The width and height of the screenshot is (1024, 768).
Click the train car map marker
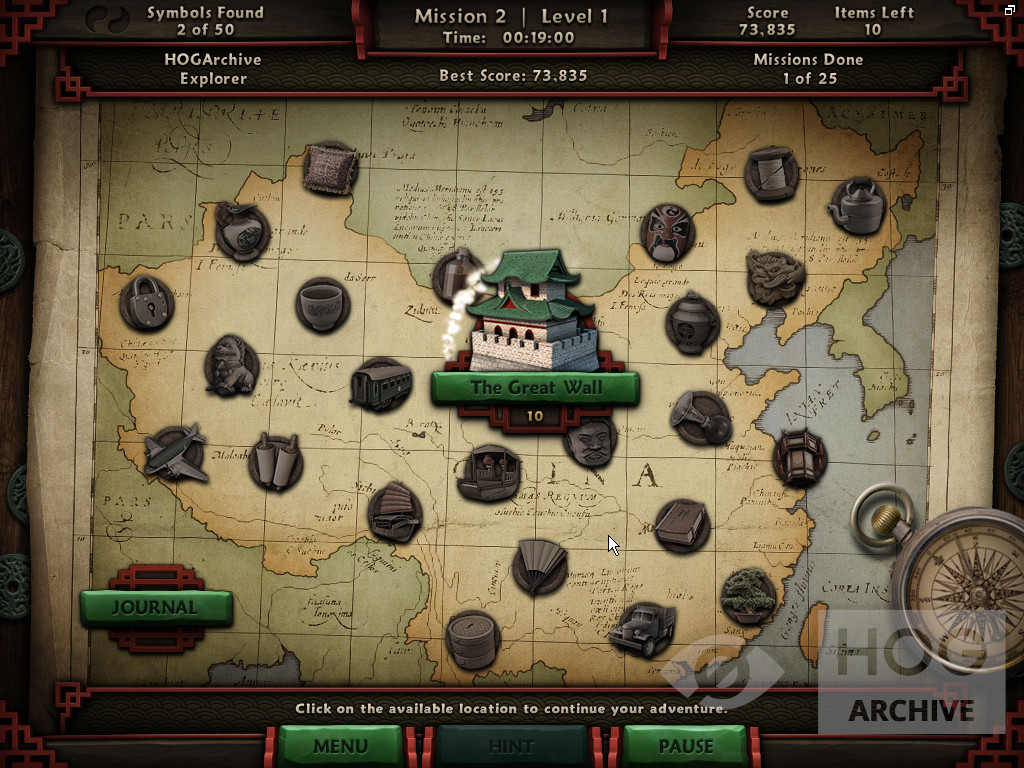(x=381, y=385)
